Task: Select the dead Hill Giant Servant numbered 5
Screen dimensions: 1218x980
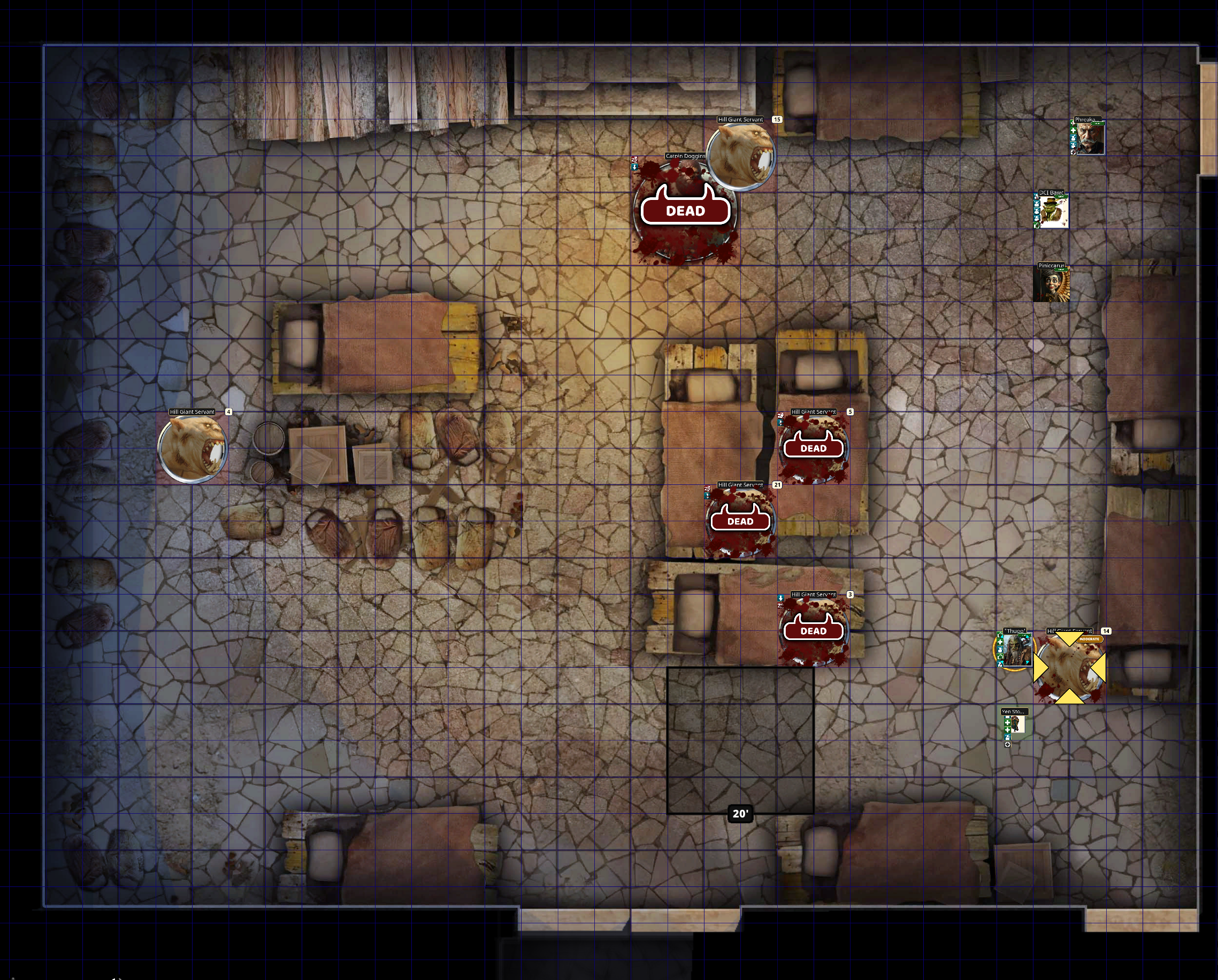Action: pyautogui.click(x=814, y=448)
